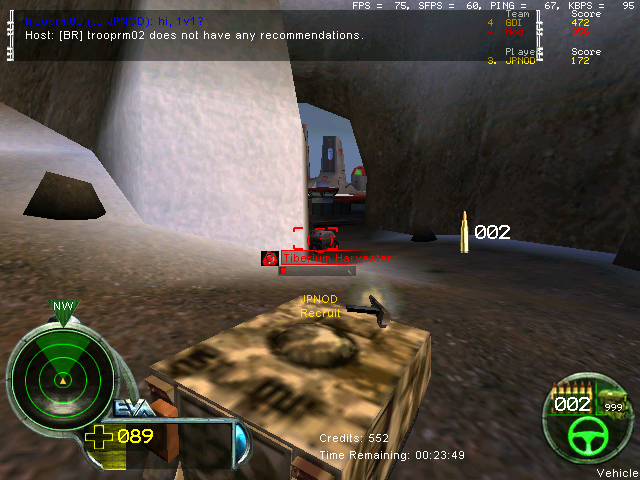
Task: Select the bullets weapon icon
Action: pyautogui.click(x=573, y=390)
